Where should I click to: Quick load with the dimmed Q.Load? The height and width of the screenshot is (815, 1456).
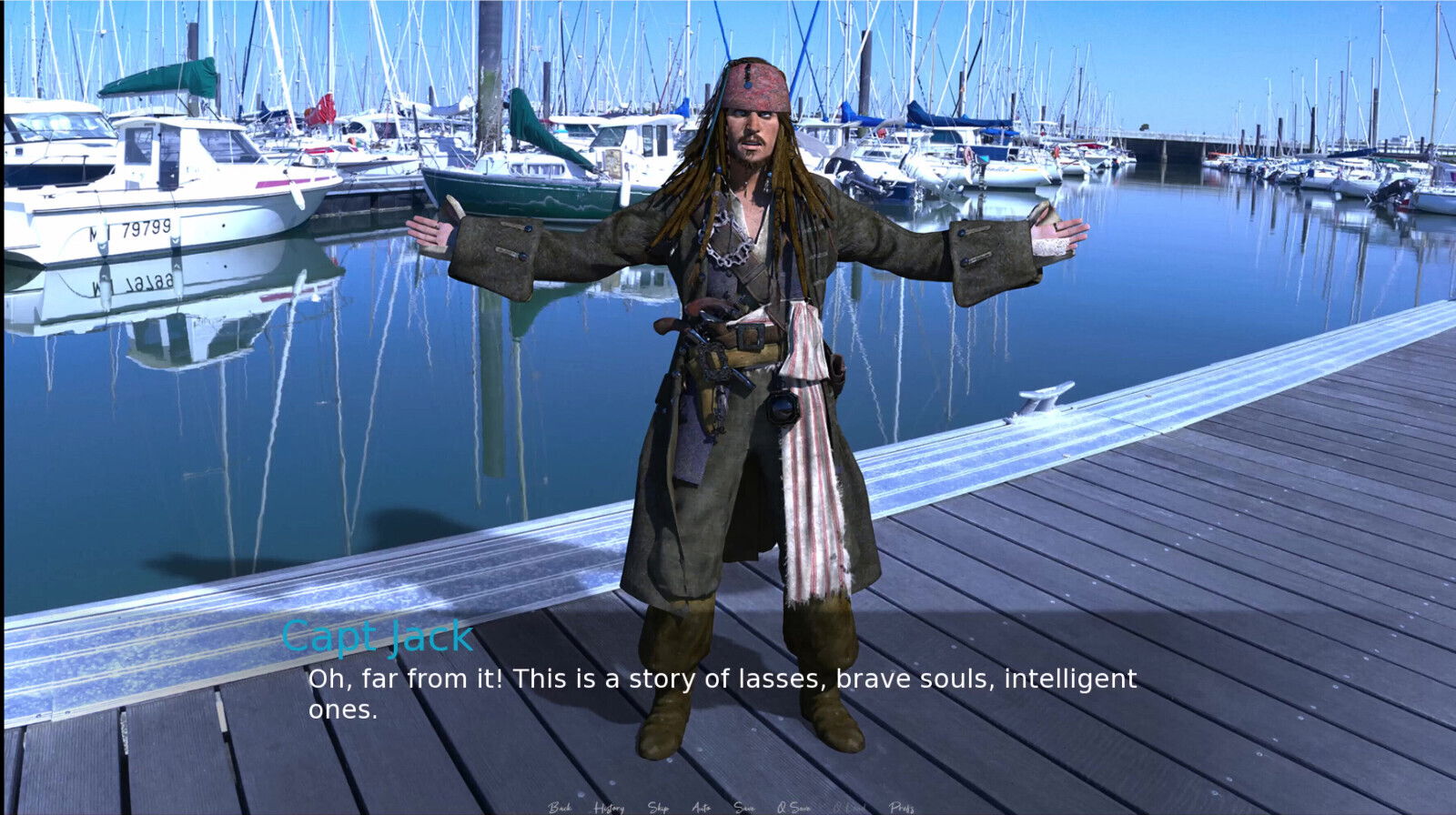pyautogui.click(x=849, y=807)
